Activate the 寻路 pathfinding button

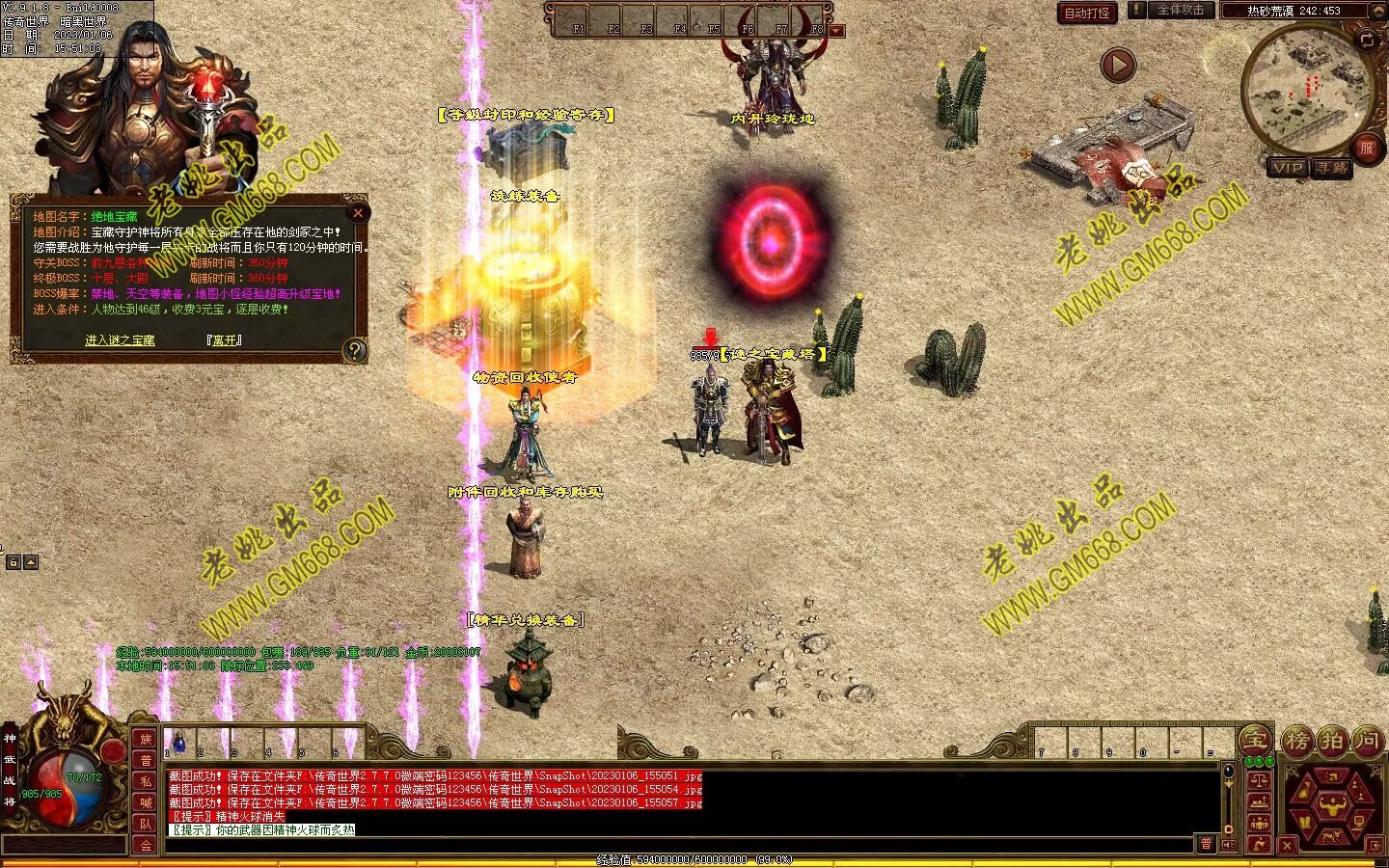click(x=1332, y=168)
